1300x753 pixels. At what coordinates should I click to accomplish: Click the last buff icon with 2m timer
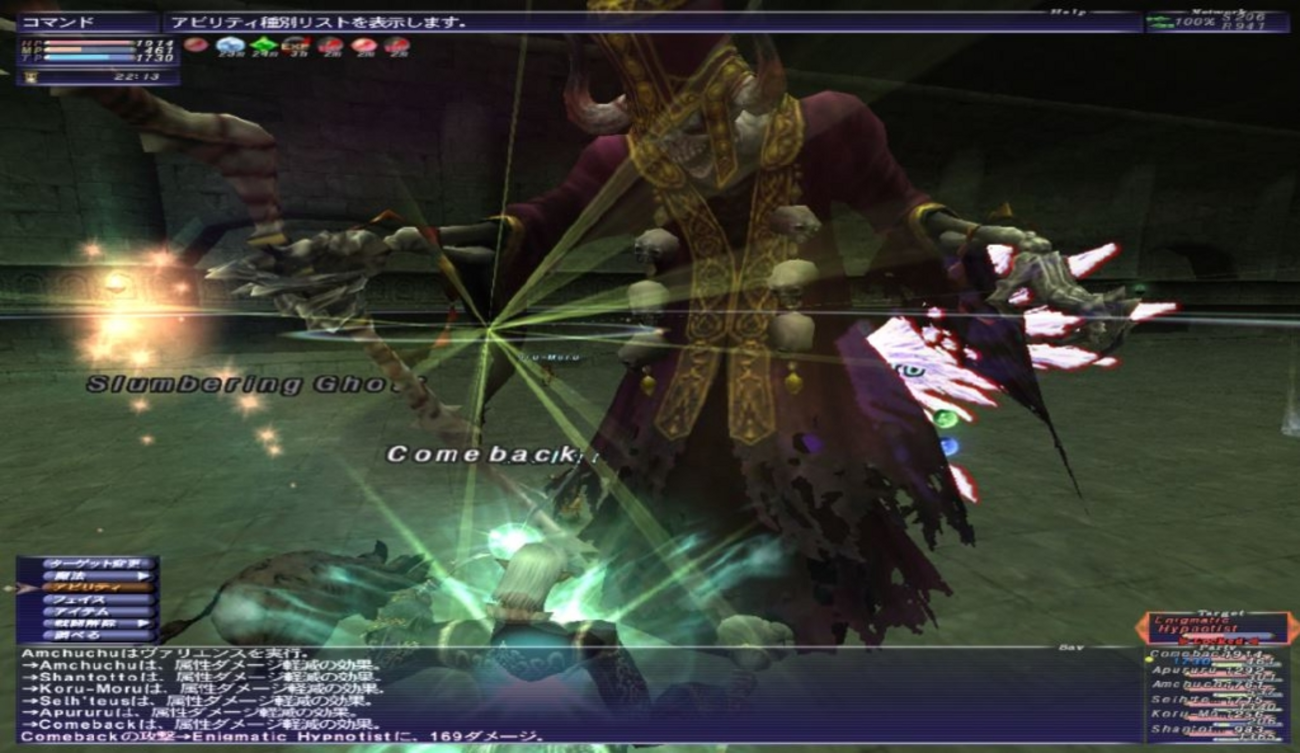398,45
